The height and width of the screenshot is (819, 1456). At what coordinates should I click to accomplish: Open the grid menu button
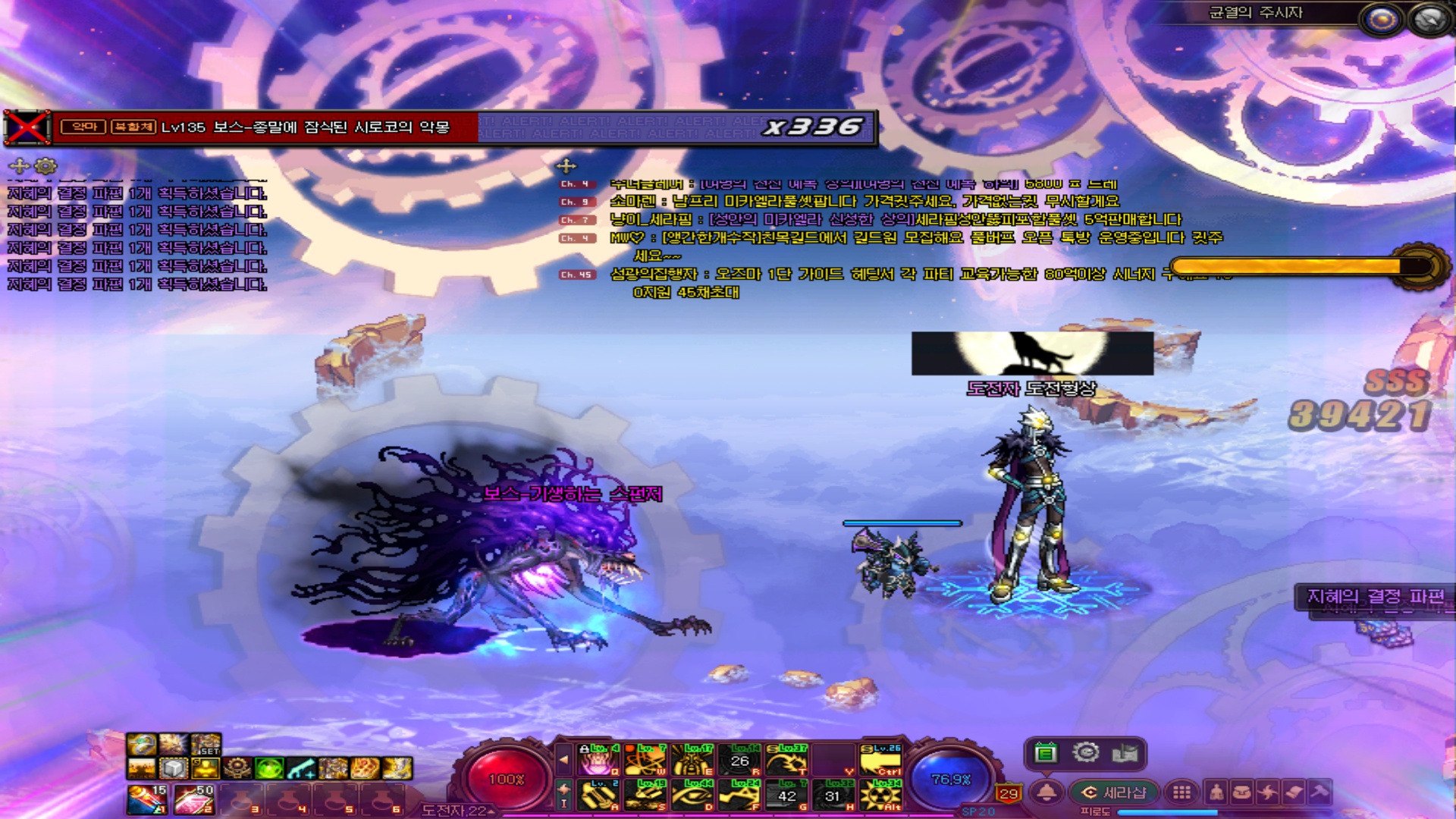pos(1181,792)
